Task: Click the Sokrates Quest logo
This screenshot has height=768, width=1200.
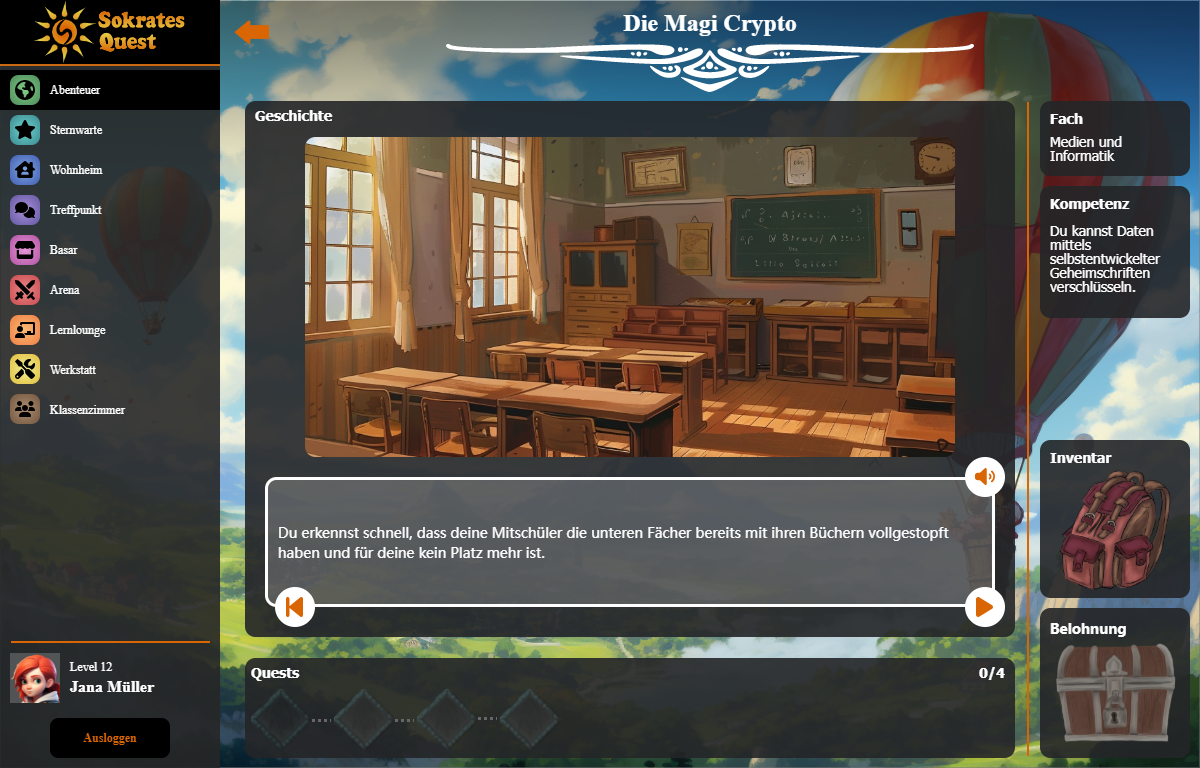Action: 110,31
